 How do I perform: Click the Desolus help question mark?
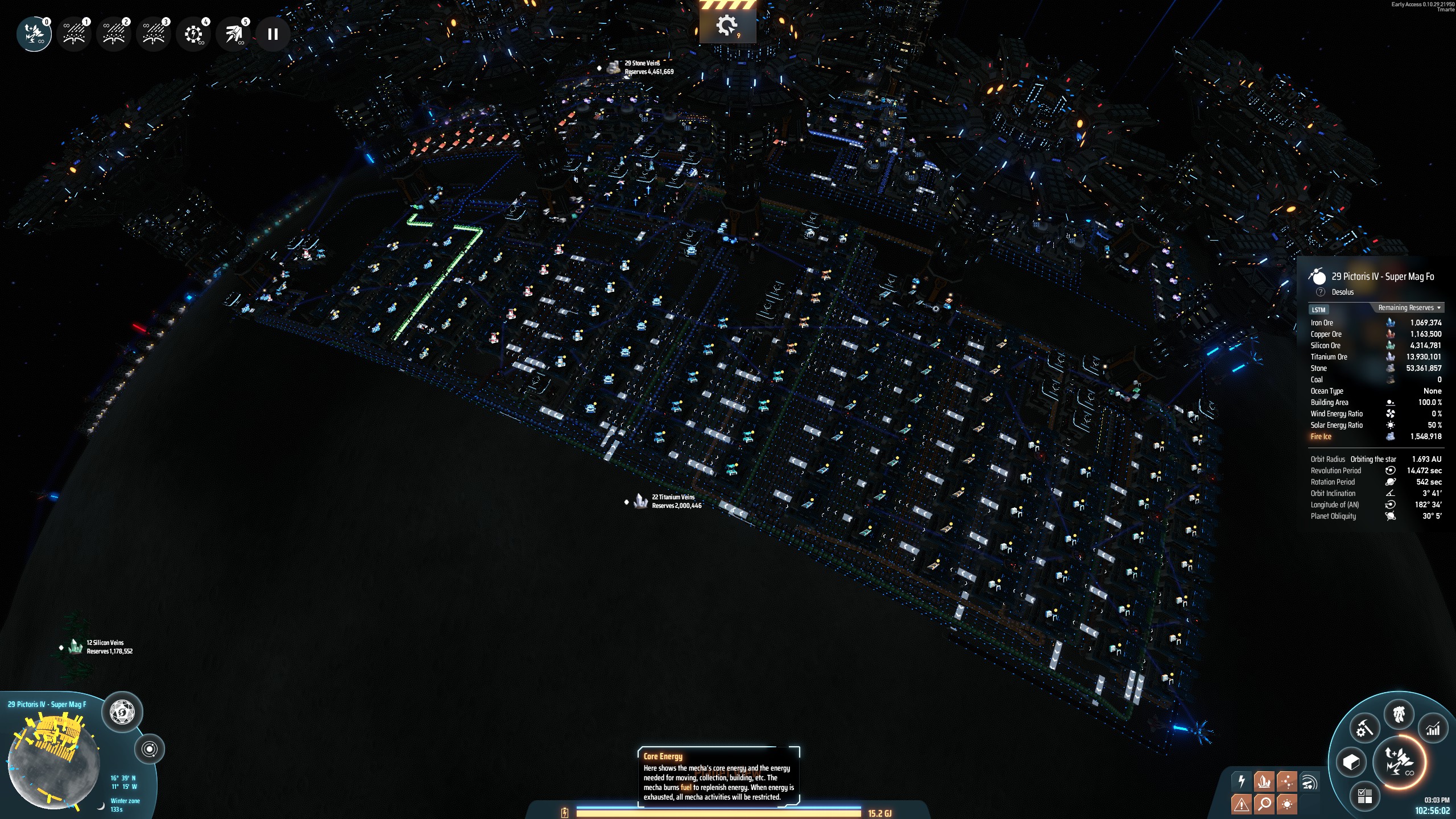1319,292
